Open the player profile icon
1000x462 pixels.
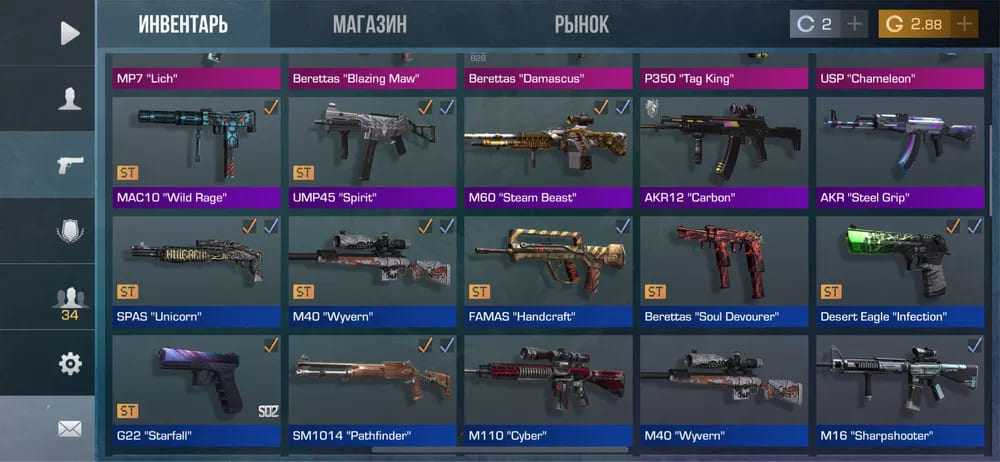tap(69, 99)
